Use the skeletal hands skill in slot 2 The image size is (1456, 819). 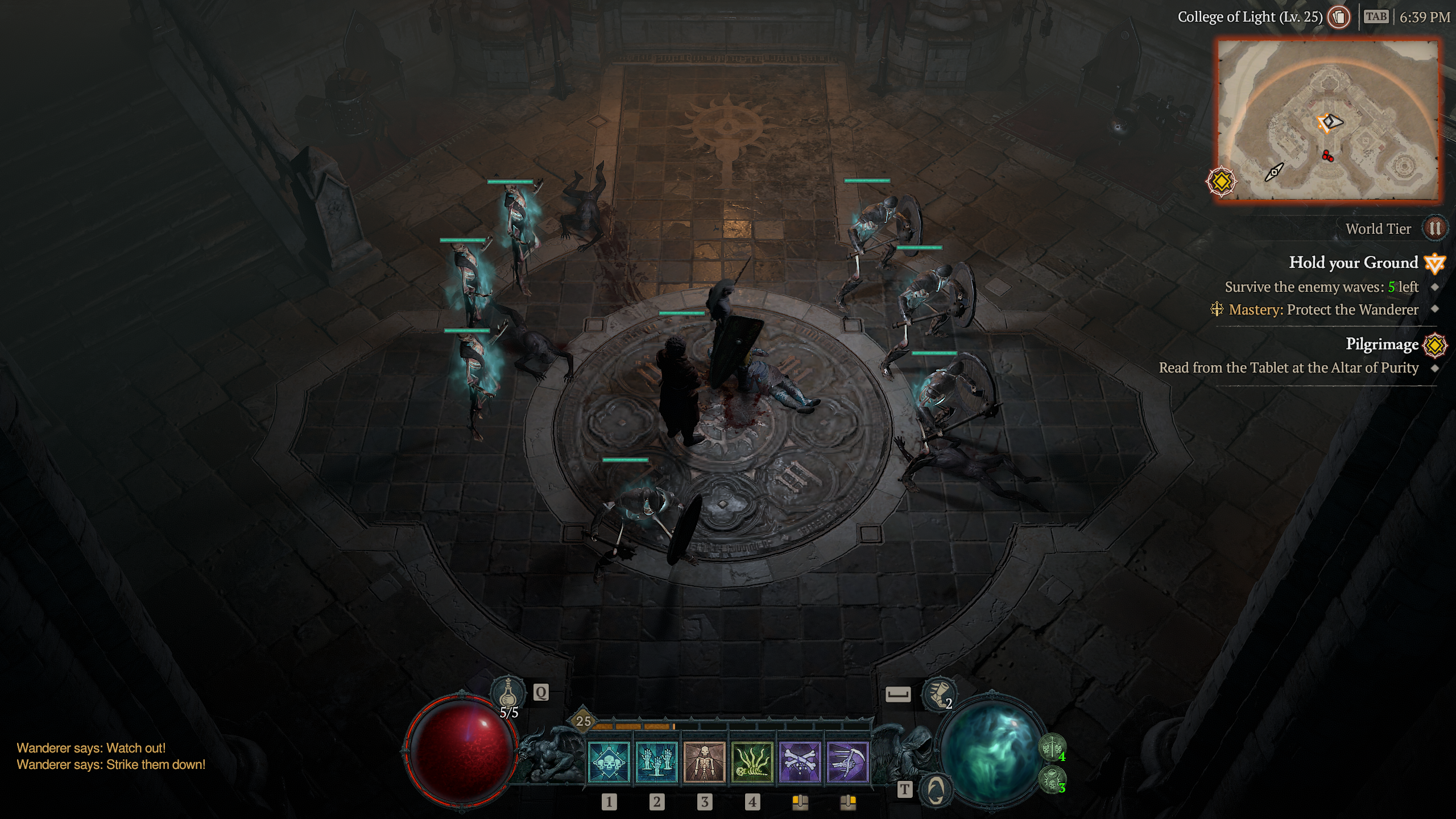(657, 763)
